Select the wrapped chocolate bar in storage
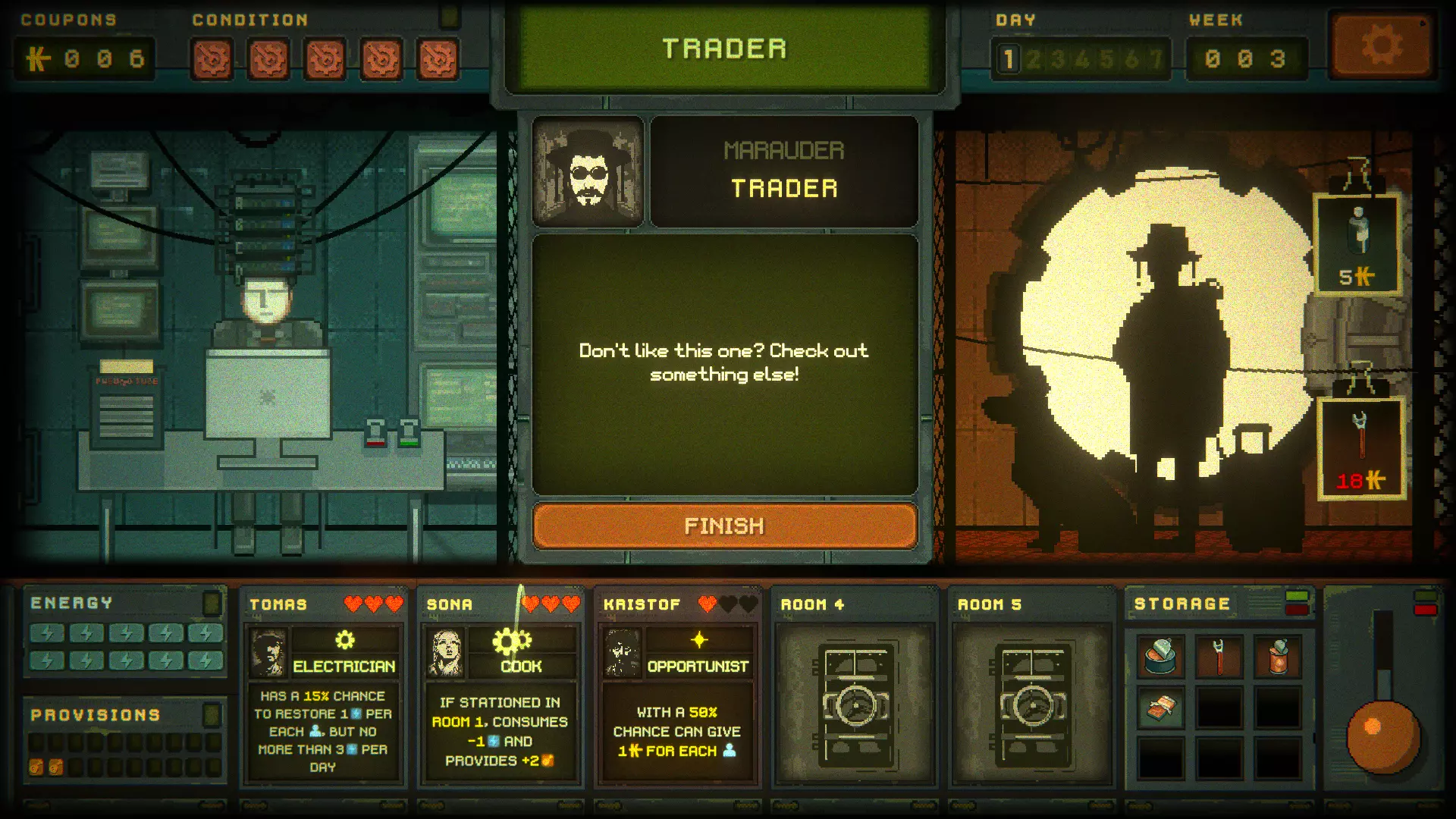The height and width of the screenshot is (819, 1456). (1160, 709)
